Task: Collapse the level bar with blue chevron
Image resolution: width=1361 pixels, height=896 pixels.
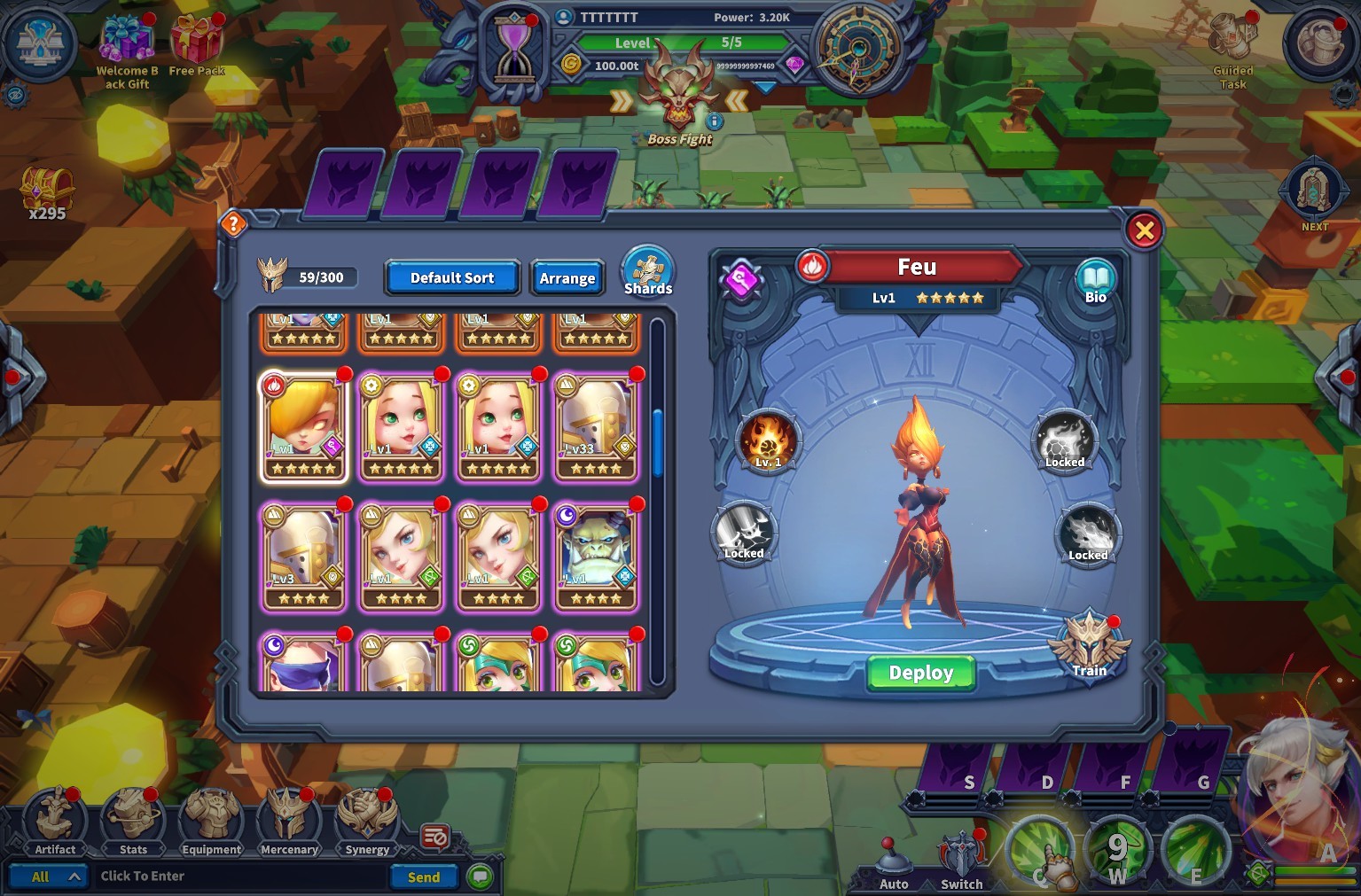Action: click(x=763, y=88)
